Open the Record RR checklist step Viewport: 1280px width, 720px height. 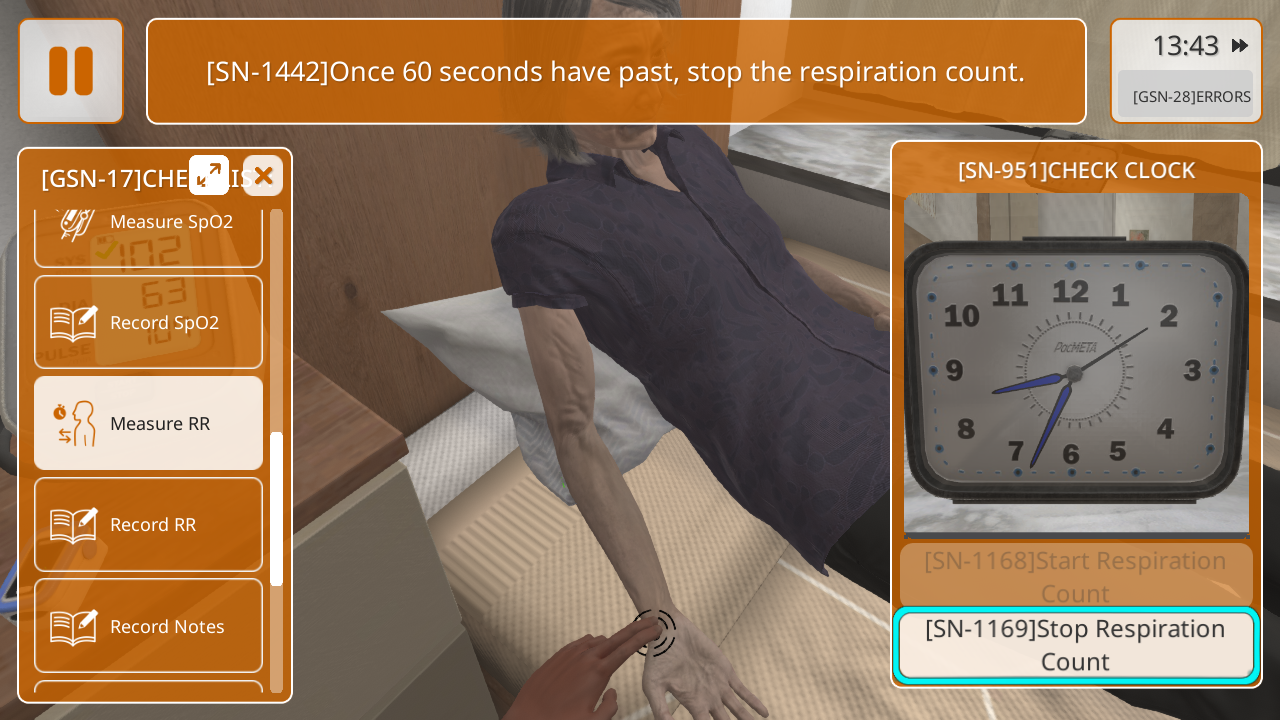pos(148,524)
